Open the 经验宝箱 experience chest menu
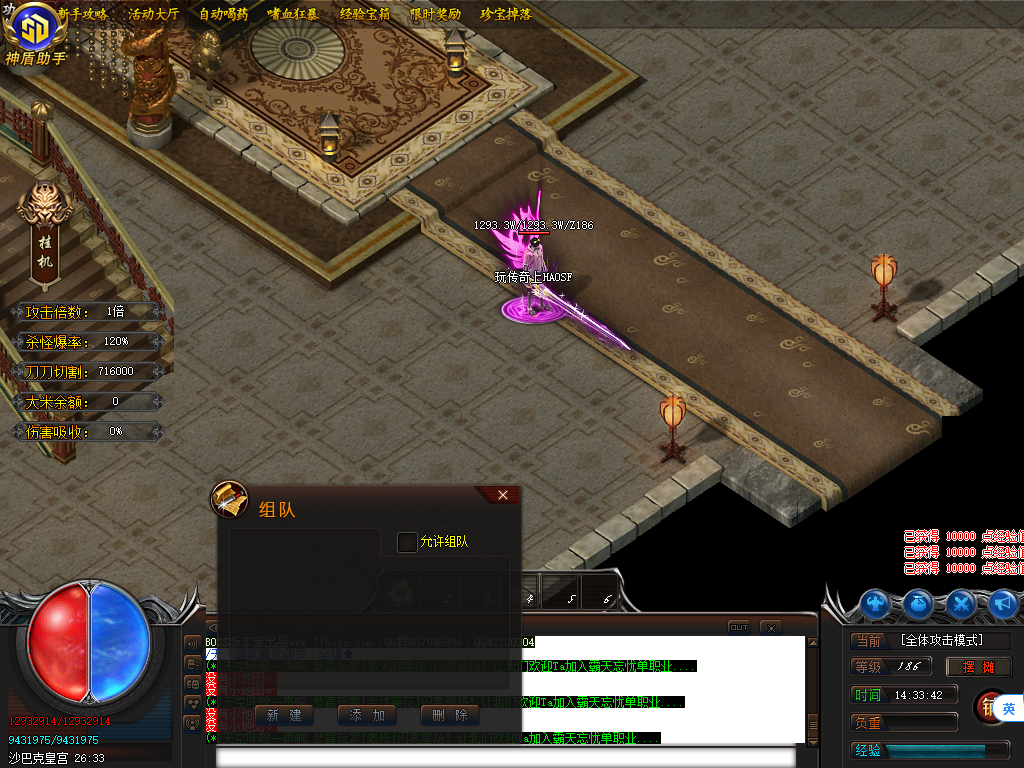This screenshot has height=768, width=1024. click(364, 15)
